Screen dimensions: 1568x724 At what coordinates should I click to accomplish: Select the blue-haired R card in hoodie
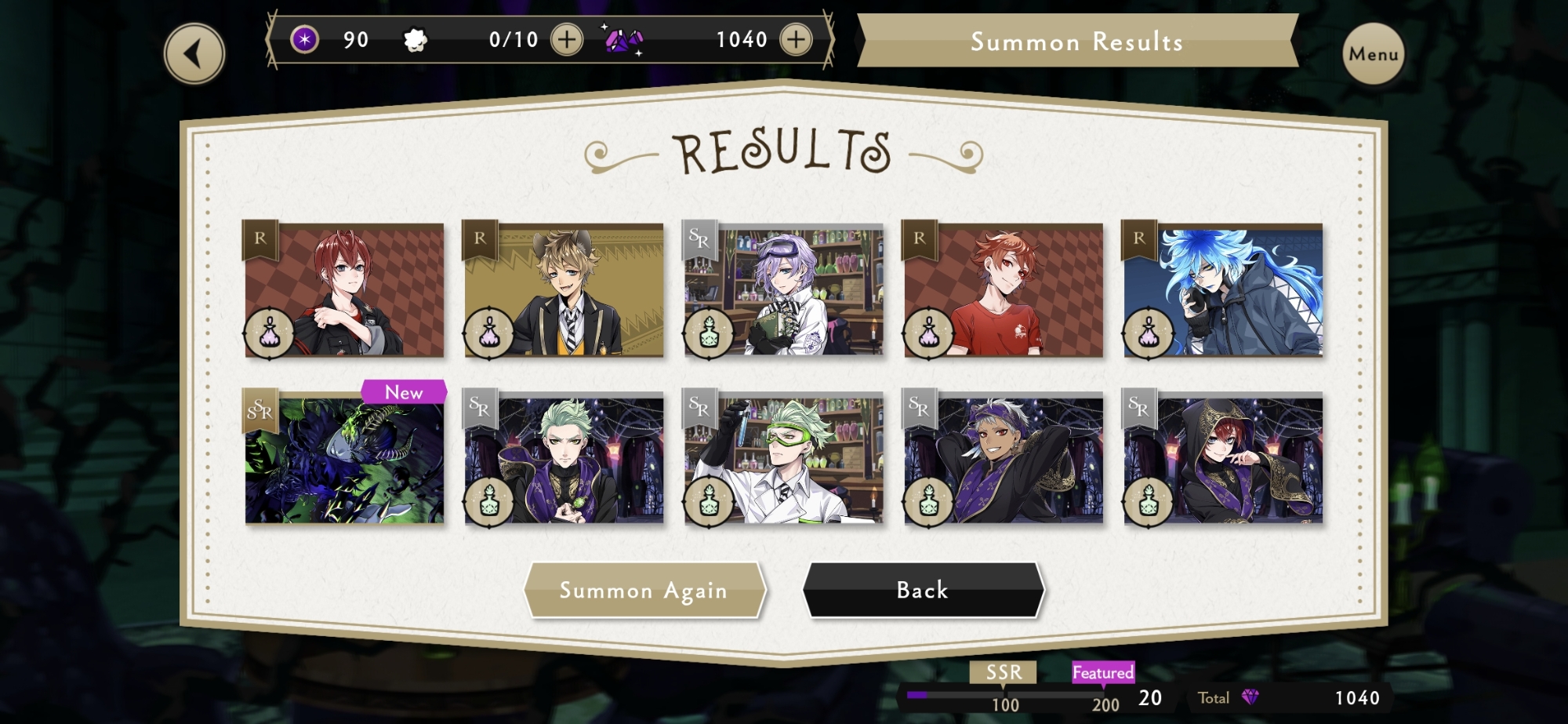1223,290
